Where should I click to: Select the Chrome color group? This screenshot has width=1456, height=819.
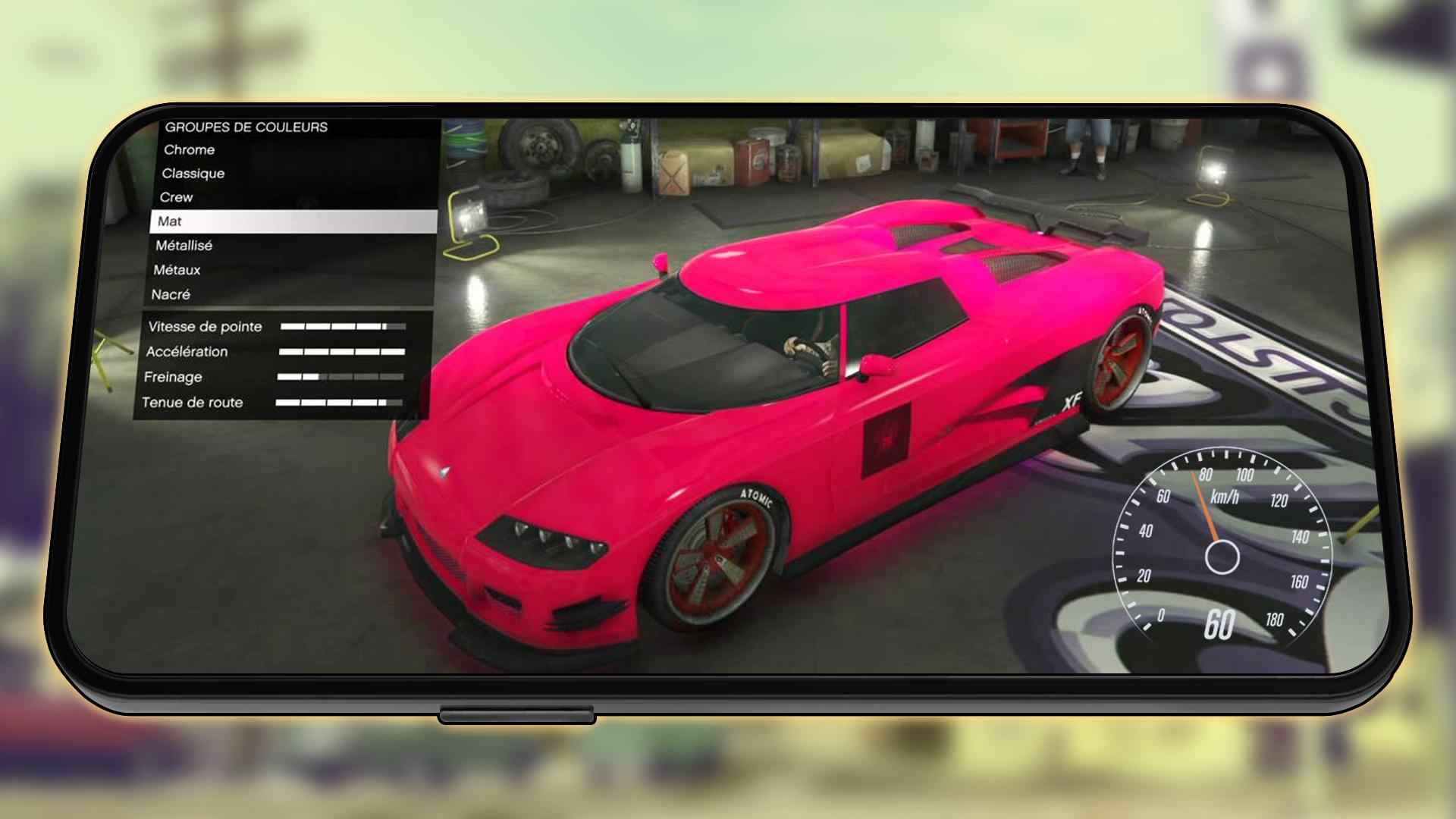(x=188, y=150)
